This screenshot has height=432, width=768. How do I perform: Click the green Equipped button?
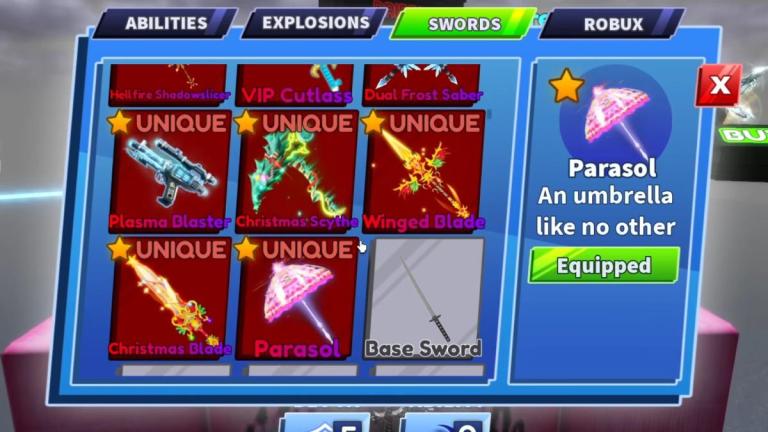tap(603, 266)
